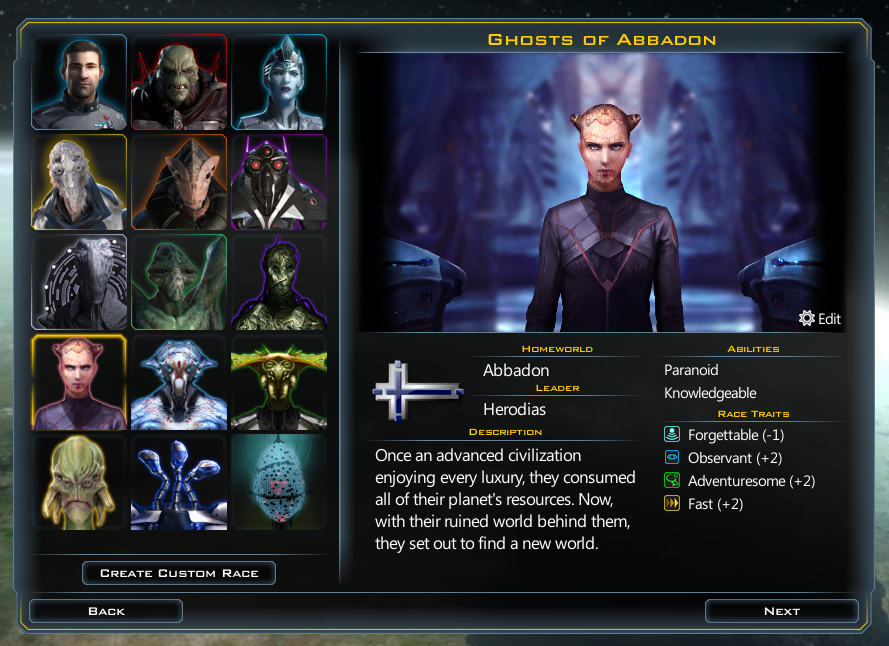The image size is (889, 646).
Task: Go Back to the previous screen
Action: [106, 611]
